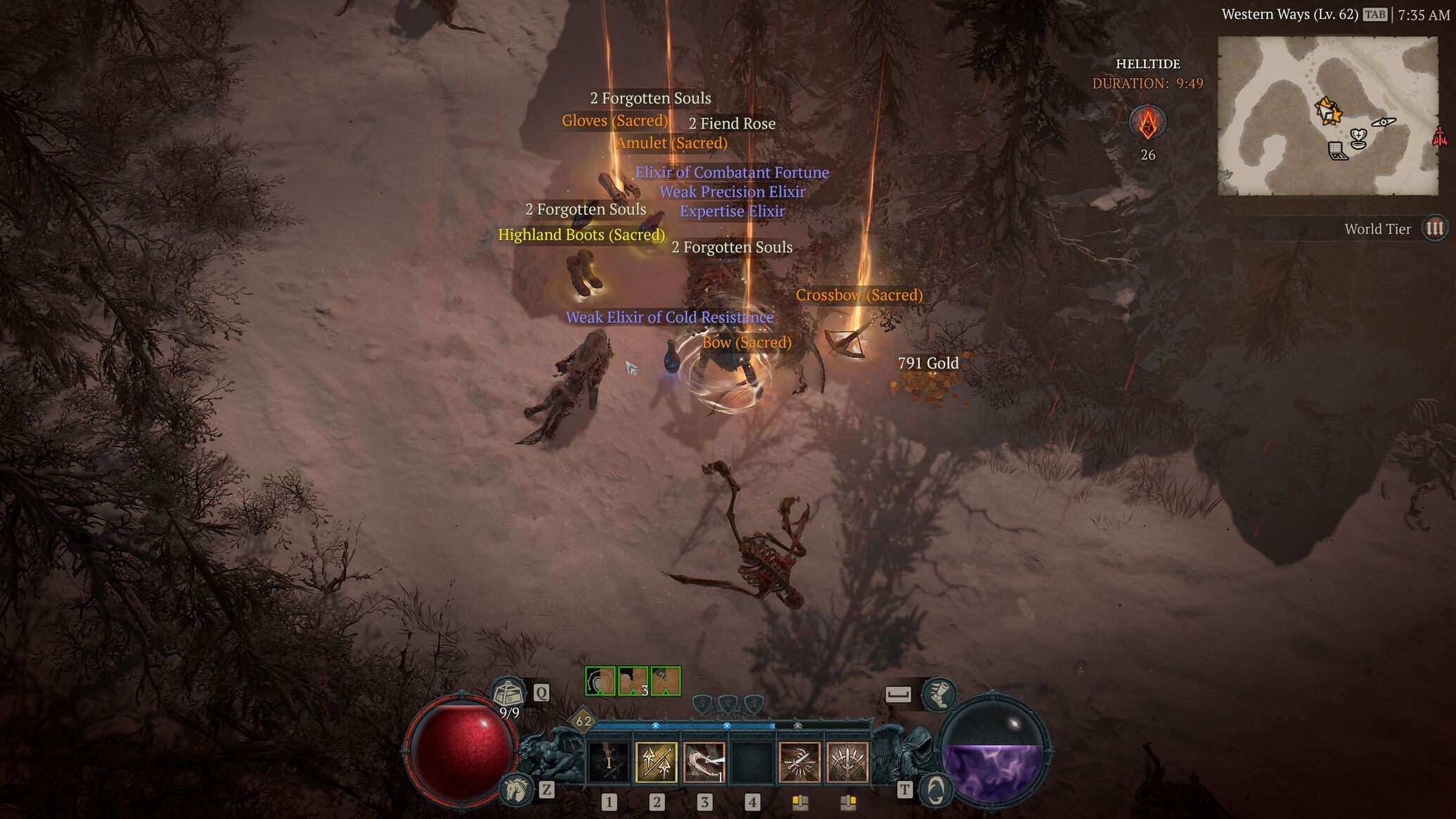Viewport: 1456px width, 819px height.
Task: Click the red sword event marker on minimap
Action: tap(1440, 136)
